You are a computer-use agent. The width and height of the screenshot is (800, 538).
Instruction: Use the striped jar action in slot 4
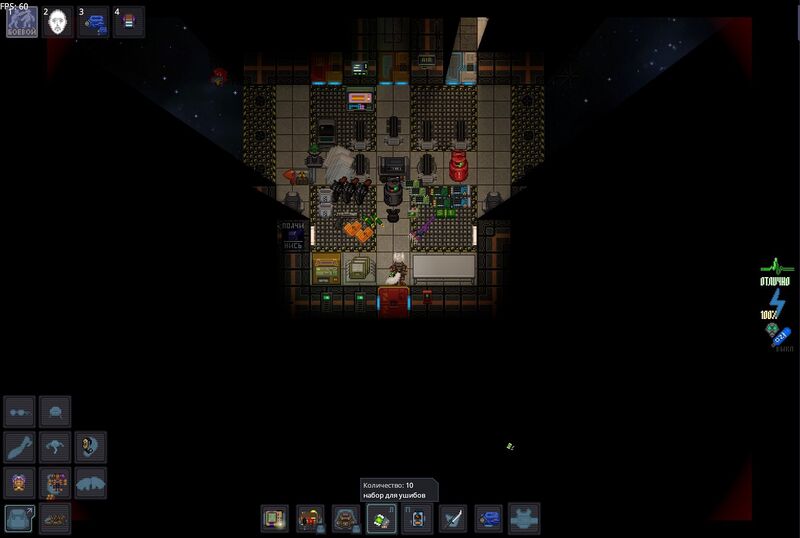tap(129, 21)
